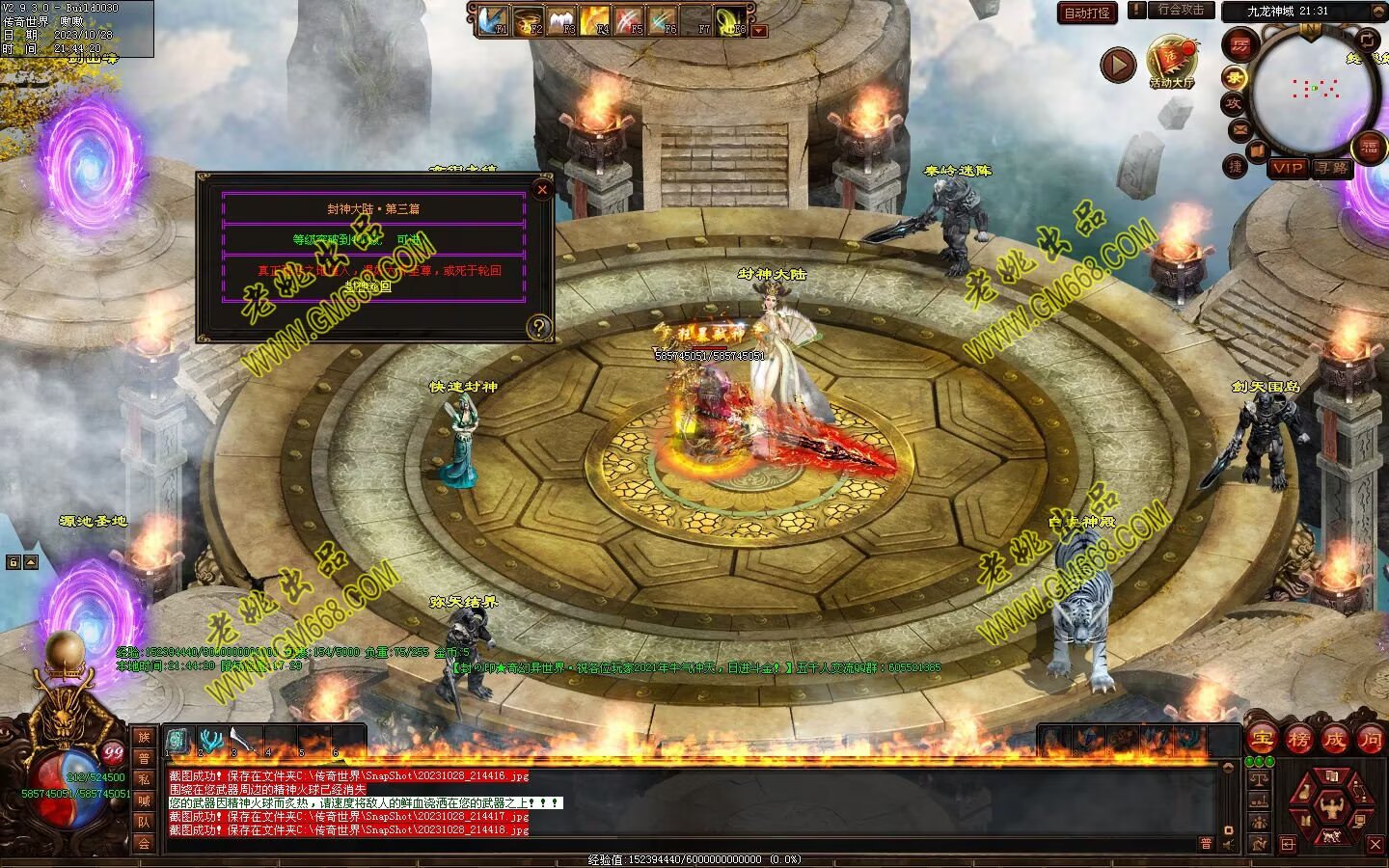This screenshot has width=1389, height=868.
Task: Open the dialog's question mark help
Action: pyautogui.click(x=539, y=327)
